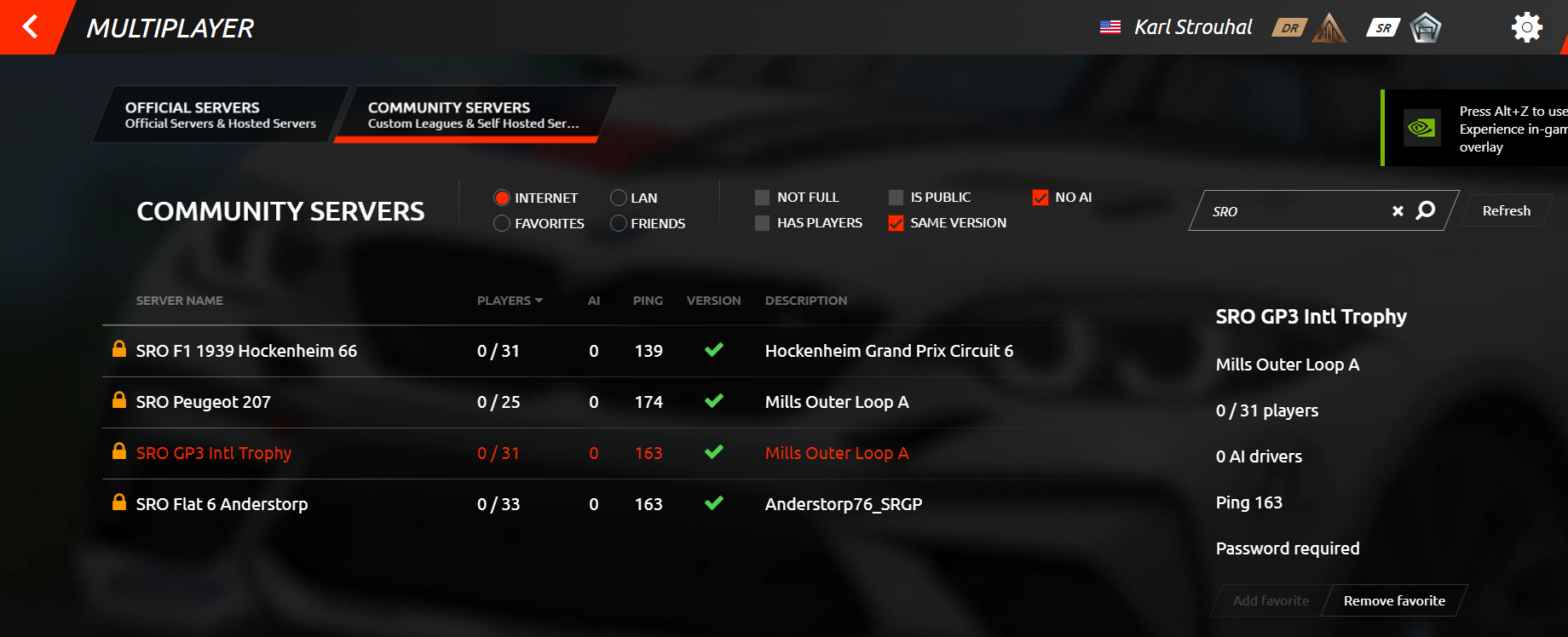Go back using the red arrow button
Screen dimensions: 1568x637
pos(31,27)
